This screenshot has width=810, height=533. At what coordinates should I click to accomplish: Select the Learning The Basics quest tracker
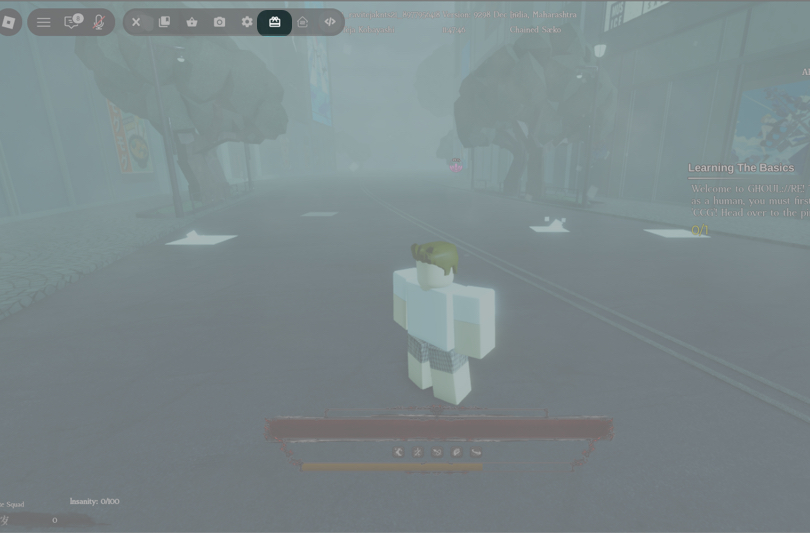[741, 168]
